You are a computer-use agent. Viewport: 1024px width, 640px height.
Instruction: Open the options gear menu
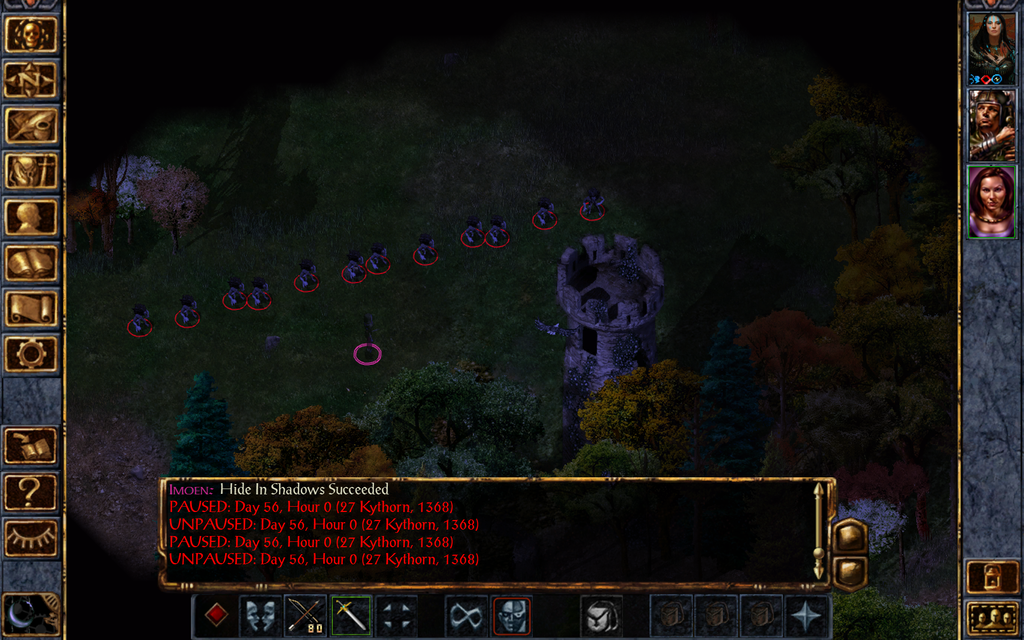click(31, 353)
